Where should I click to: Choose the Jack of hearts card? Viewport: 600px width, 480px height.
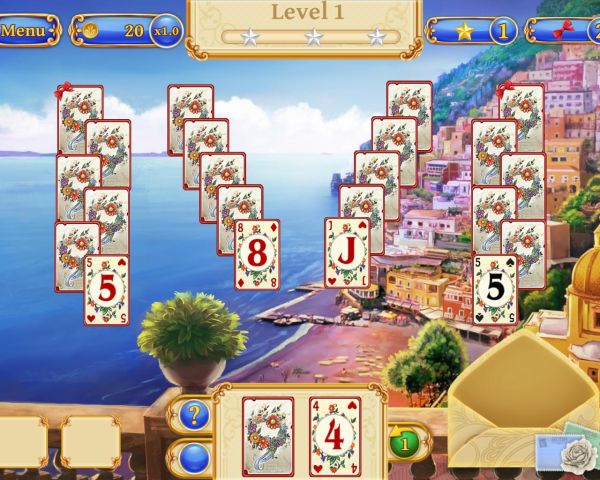(346, 253)
